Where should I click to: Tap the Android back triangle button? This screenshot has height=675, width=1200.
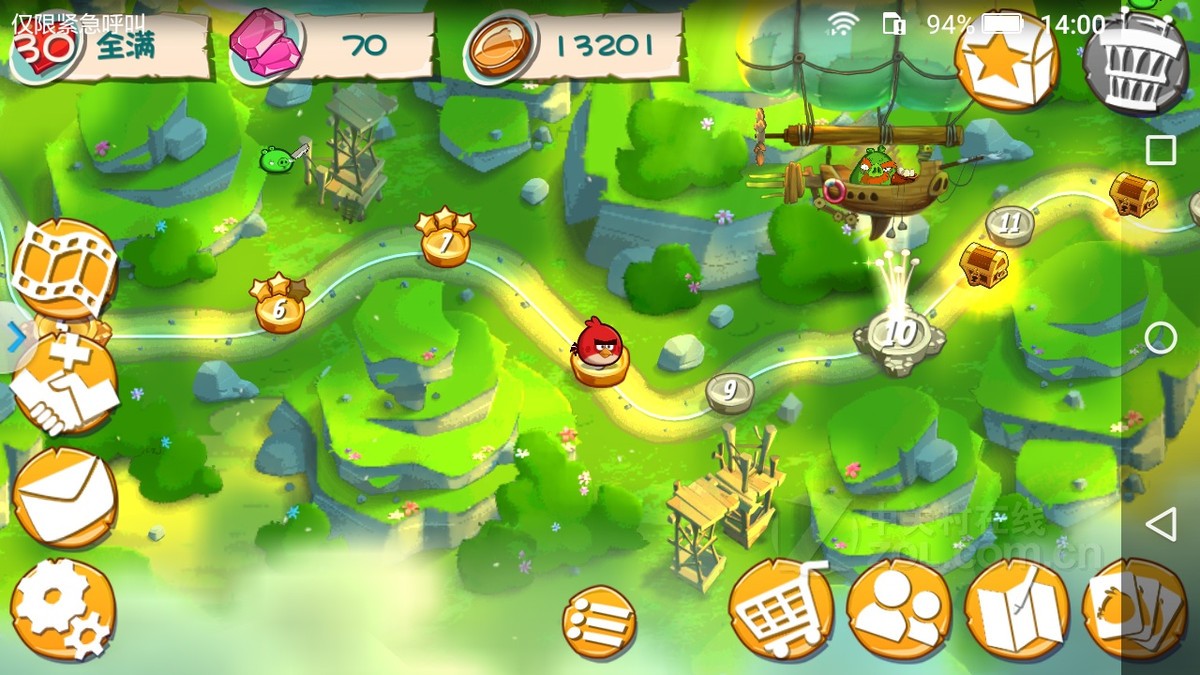(x=1160, y=523)
